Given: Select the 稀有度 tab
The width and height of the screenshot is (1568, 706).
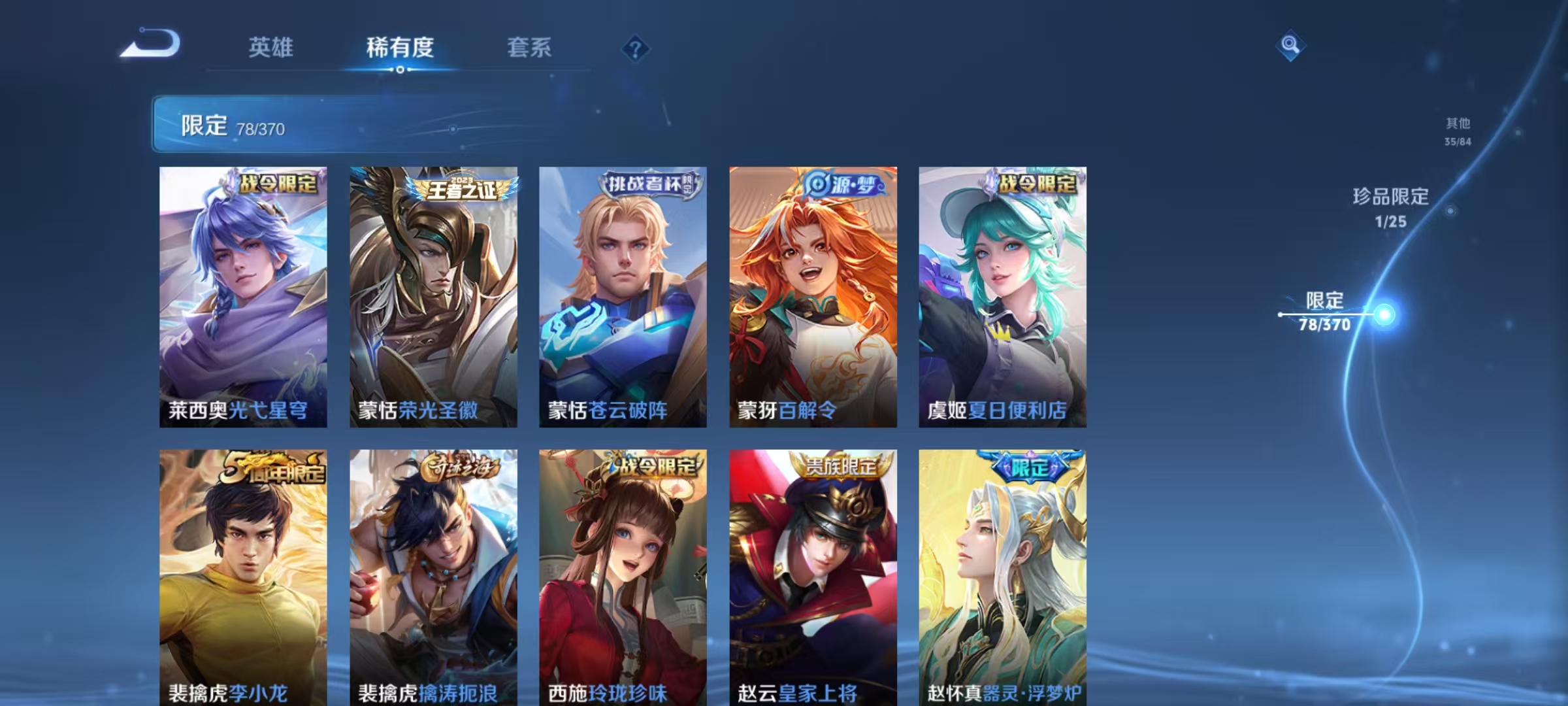Looking at the screenshot, I should pos(400,47).
